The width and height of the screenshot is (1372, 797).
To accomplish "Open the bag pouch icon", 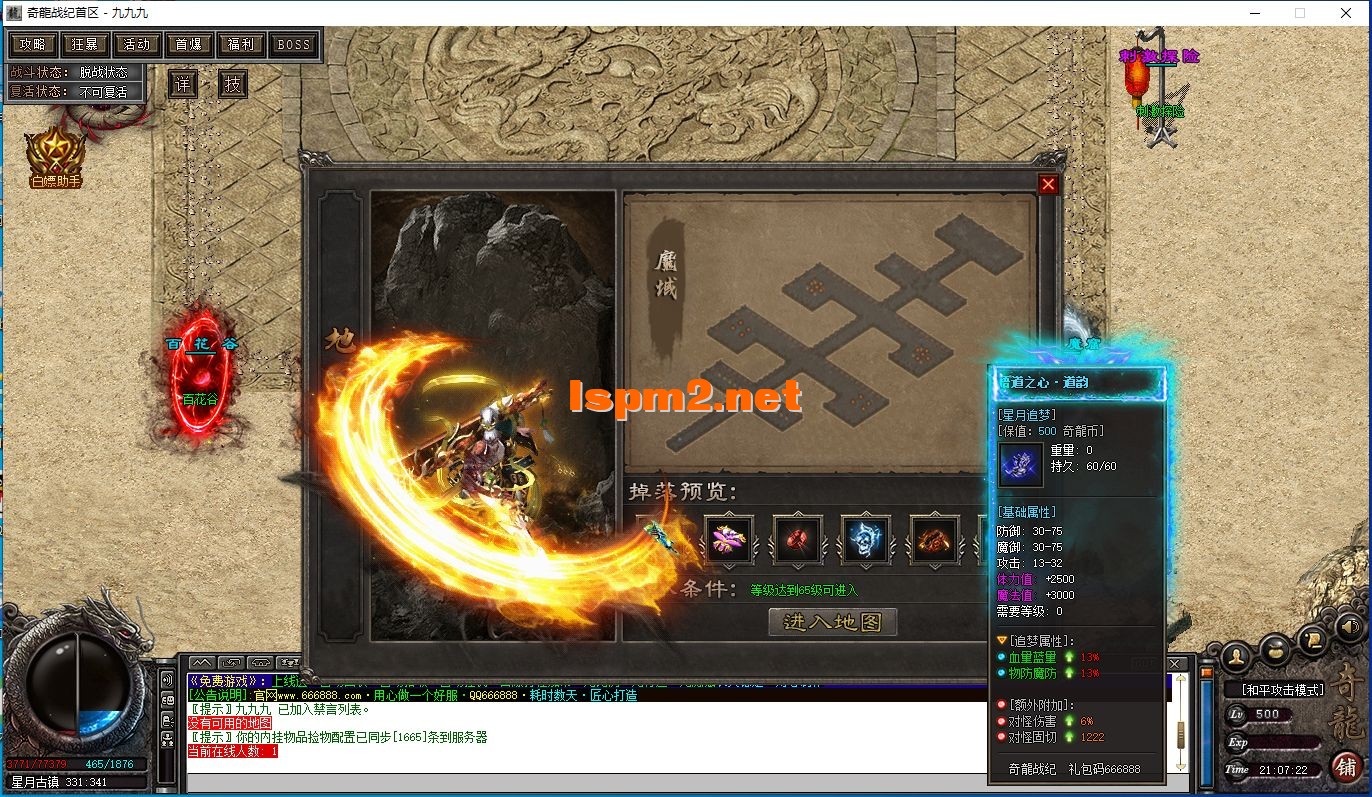I will [1275, 652].
